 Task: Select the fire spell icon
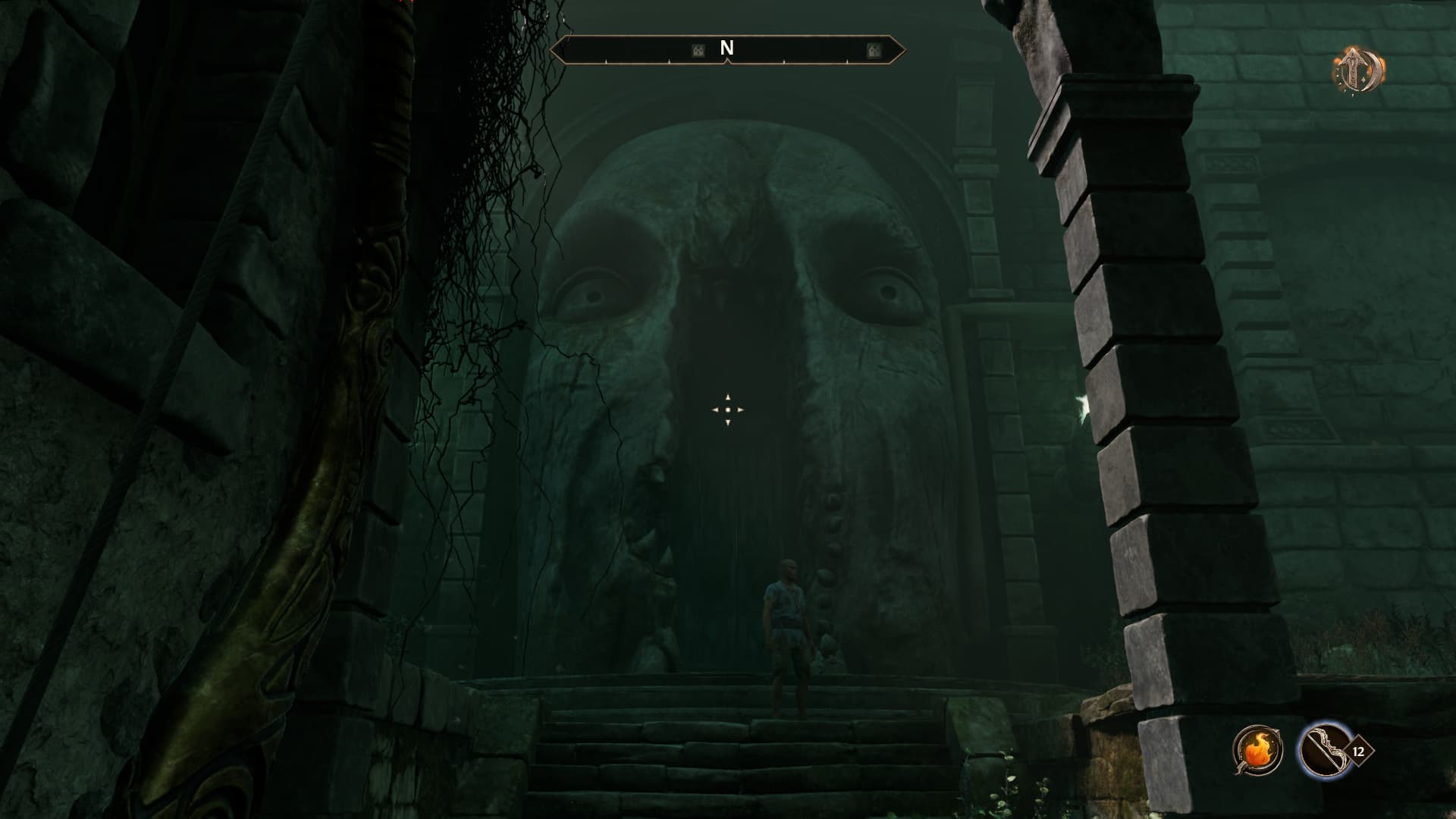1257,750
